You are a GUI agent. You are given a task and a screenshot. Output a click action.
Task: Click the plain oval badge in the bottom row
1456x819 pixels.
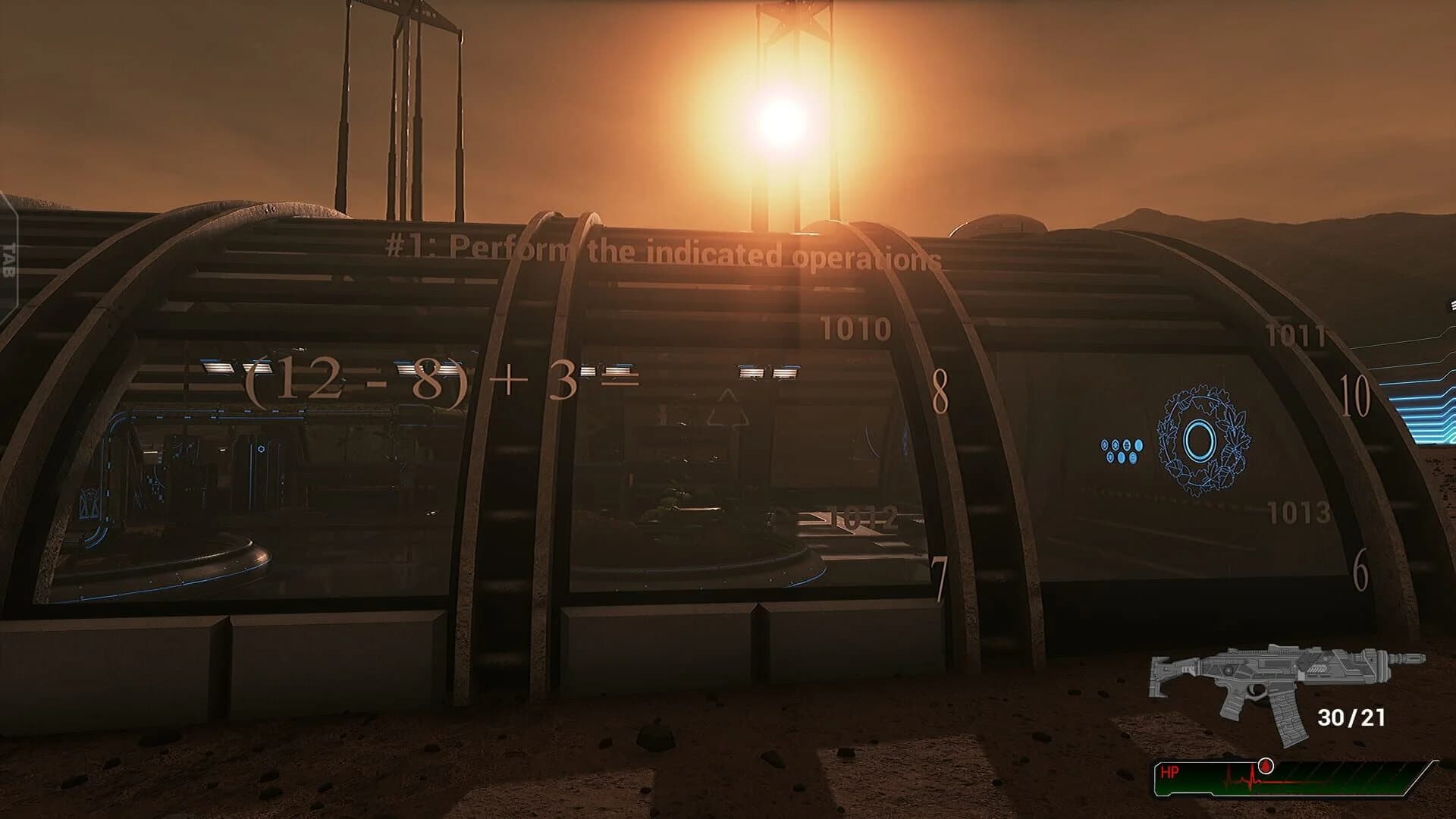[x=1121, y=458]
